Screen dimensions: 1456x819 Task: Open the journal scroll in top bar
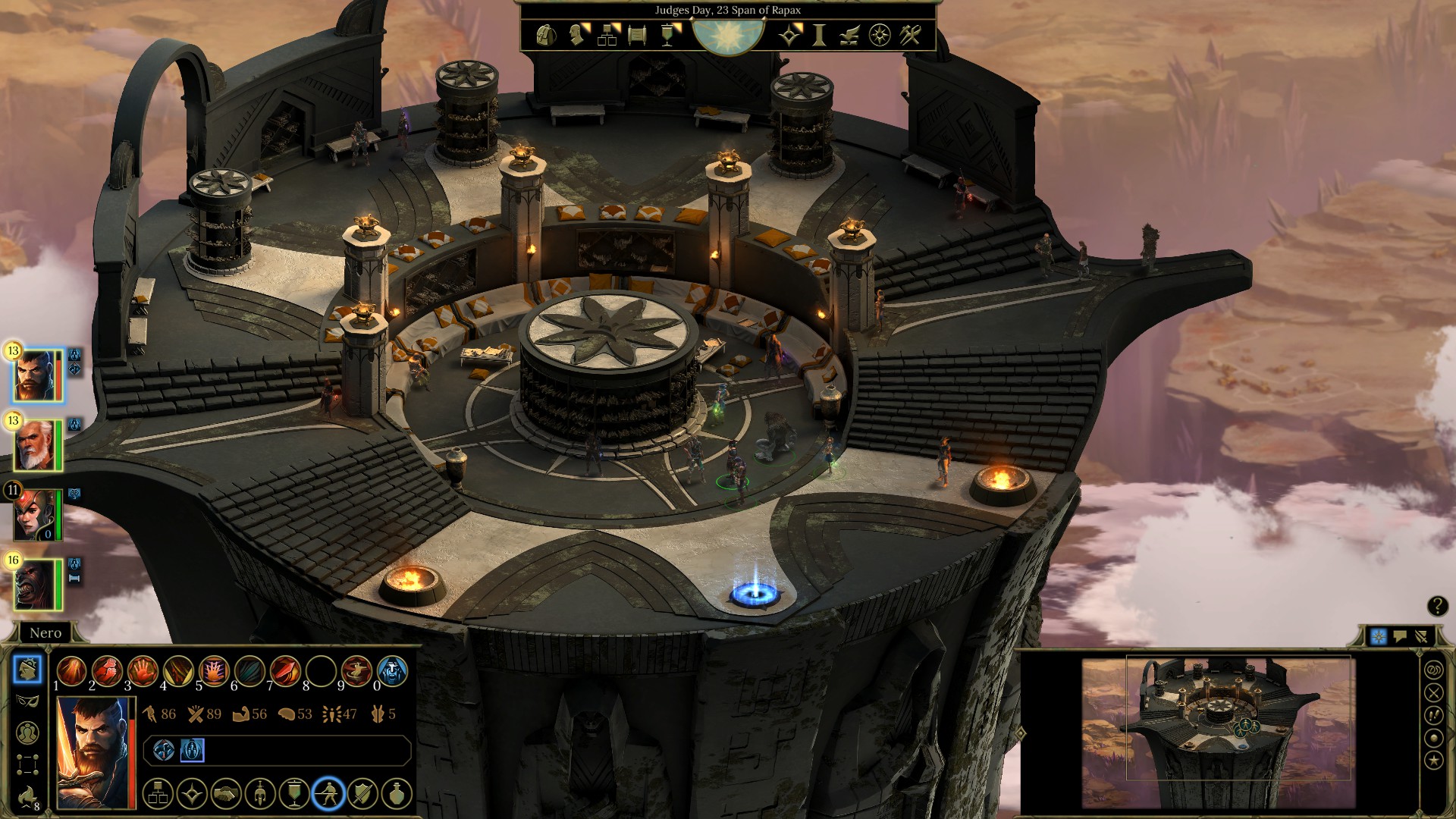(637, 35)
